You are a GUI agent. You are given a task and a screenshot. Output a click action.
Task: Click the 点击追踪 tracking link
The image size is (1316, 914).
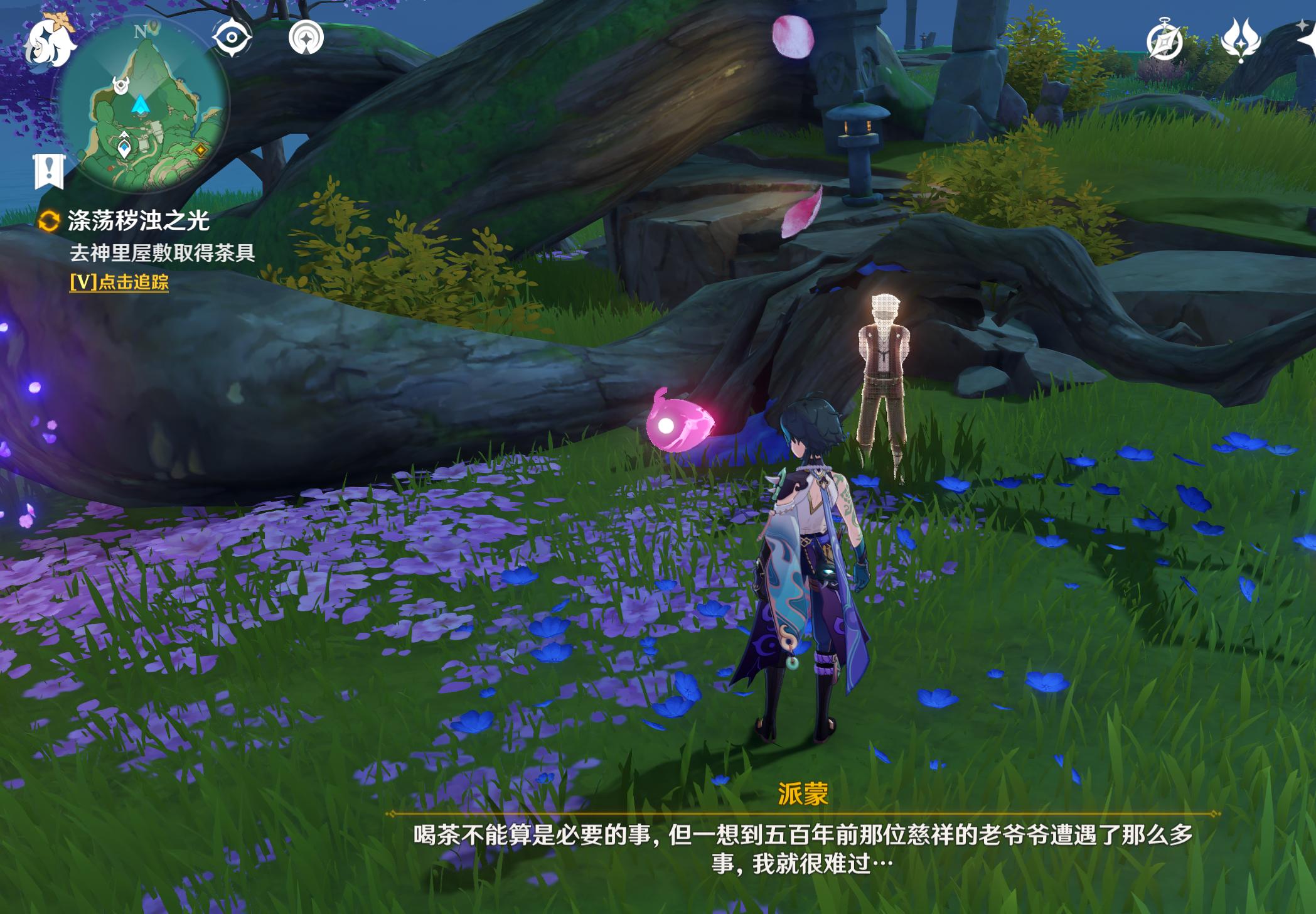[x=119, y=282]
